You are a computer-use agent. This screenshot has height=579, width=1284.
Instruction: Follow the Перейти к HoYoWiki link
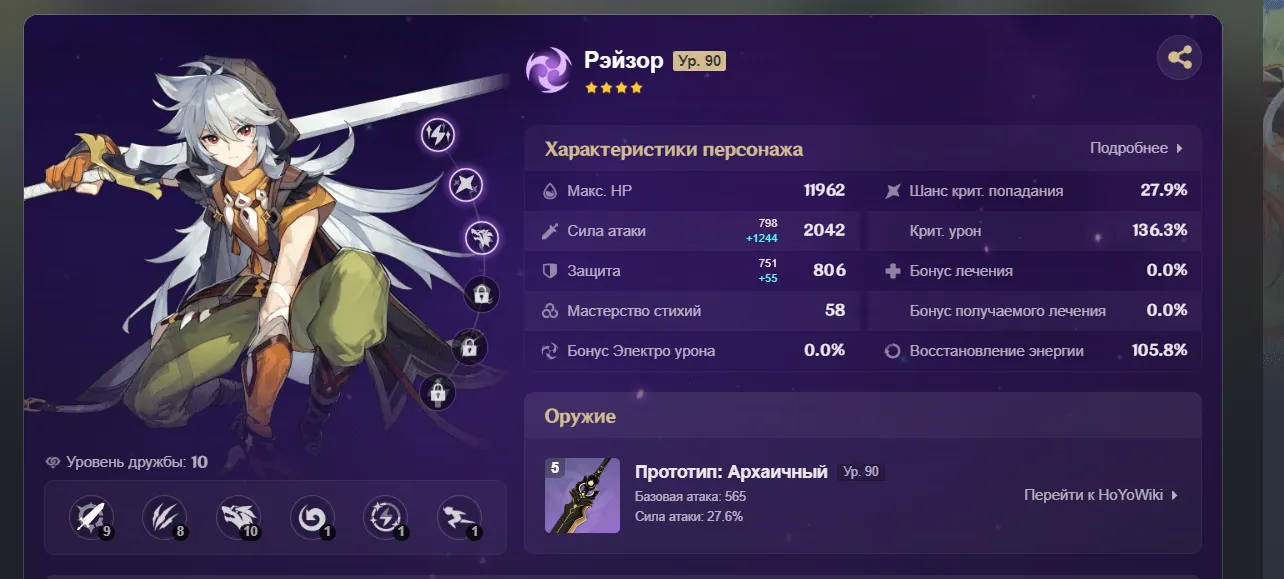click(x=1101, y=494)
